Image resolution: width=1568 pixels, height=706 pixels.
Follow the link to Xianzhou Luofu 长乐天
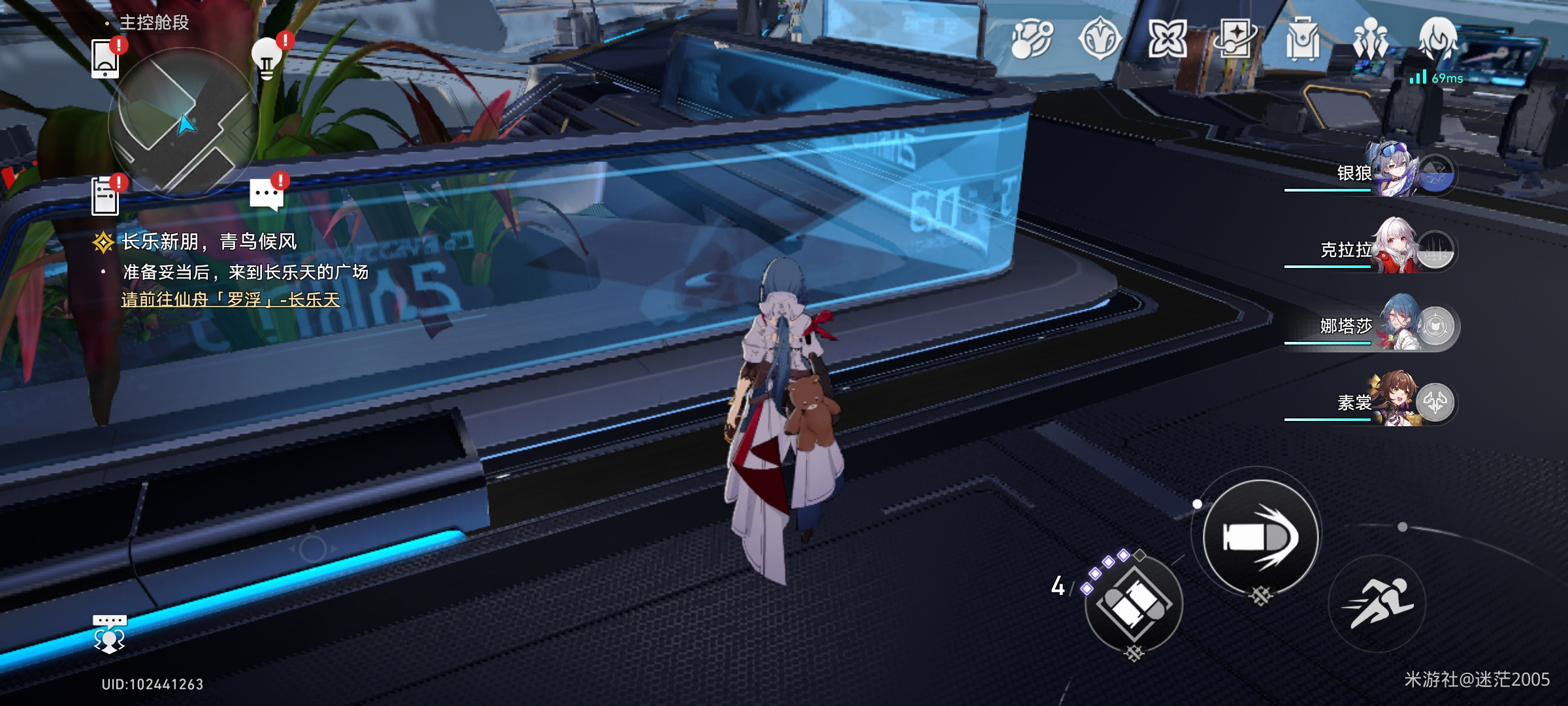click(x=231, y=299)
